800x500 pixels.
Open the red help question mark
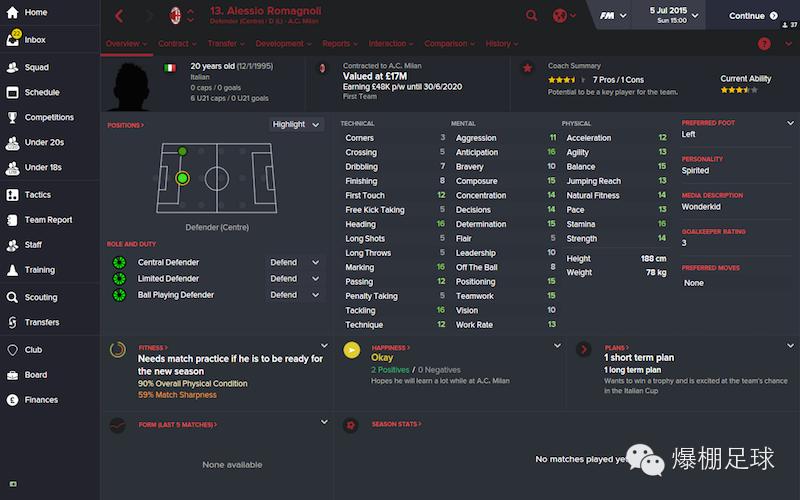764,44
